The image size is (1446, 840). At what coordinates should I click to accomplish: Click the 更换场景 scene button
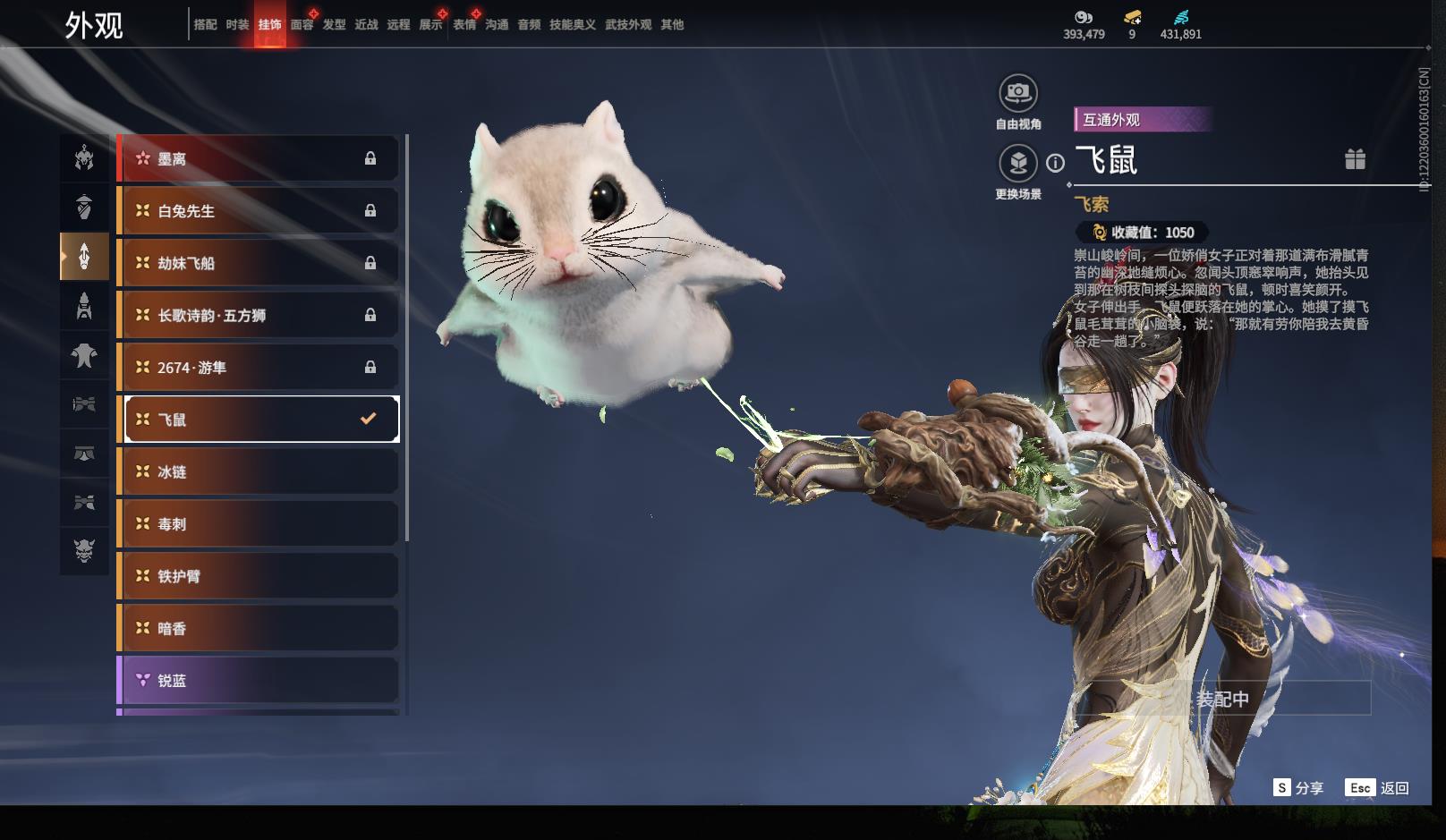pyautogui.click(x=1017, y=164)
